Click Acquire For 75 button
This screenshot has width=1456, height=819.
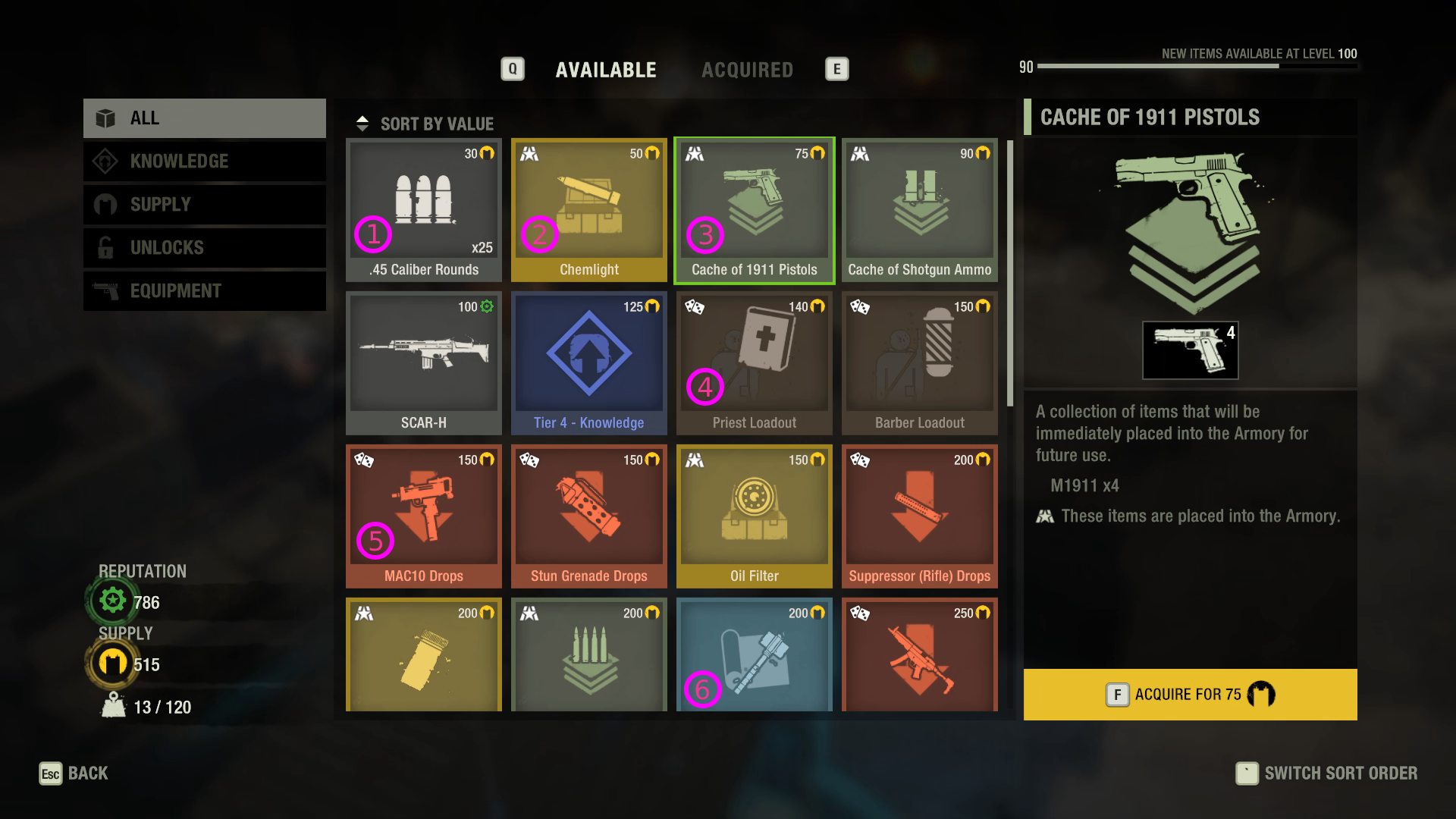click(1189, 694)
